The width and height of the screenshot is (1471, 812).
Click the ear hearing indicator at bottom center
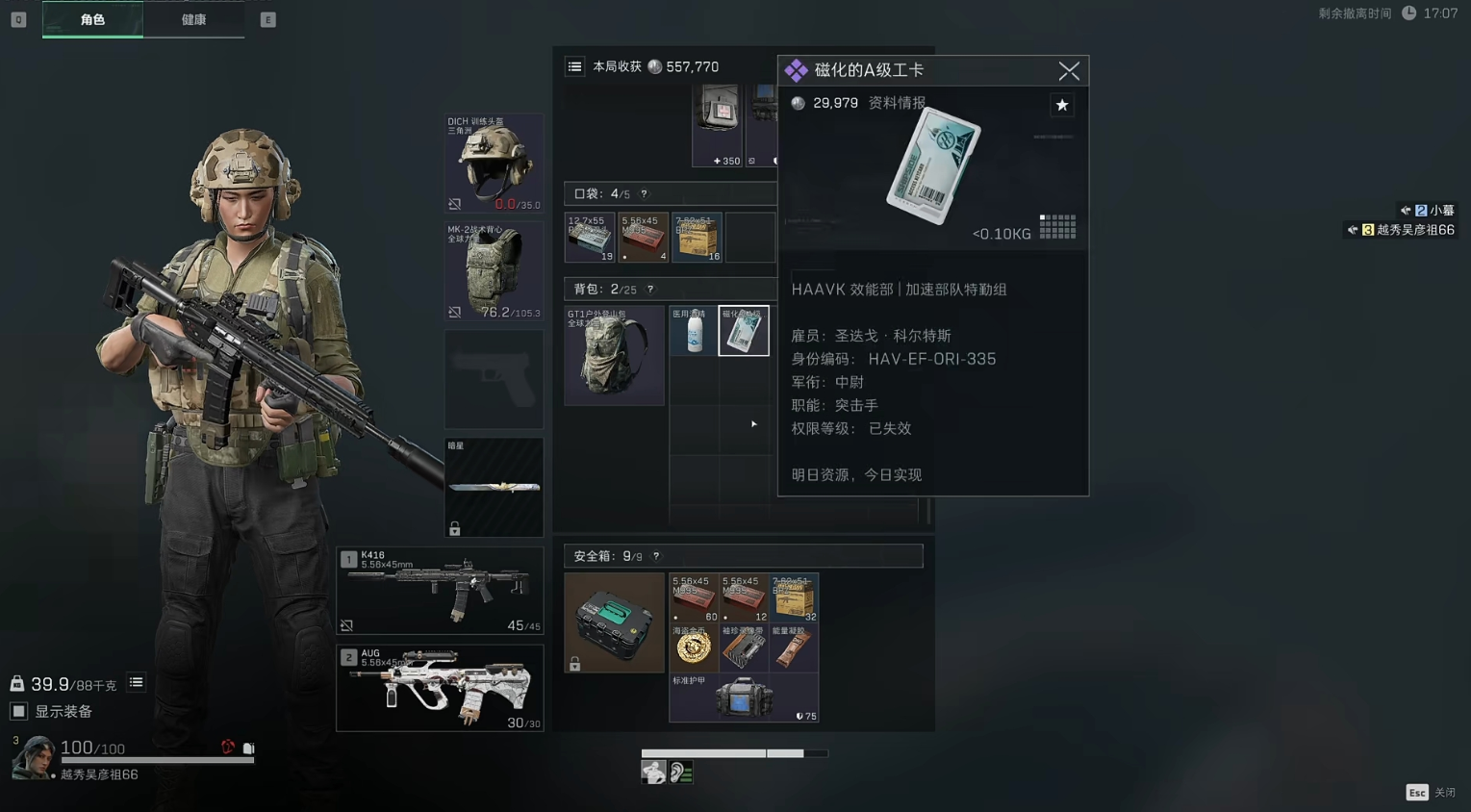pos(681,771)
